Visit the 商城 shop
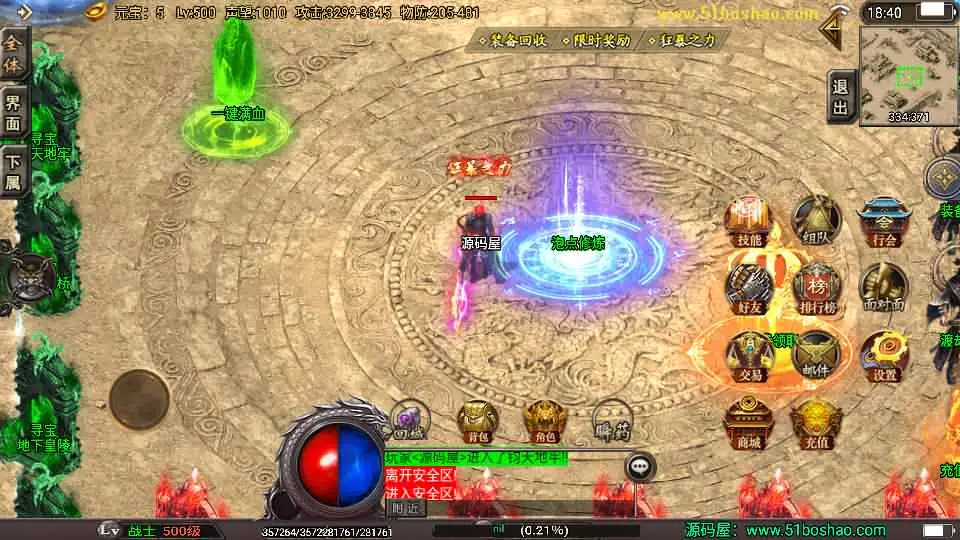Viewport: 960px width, 540px height. [748, 422]
